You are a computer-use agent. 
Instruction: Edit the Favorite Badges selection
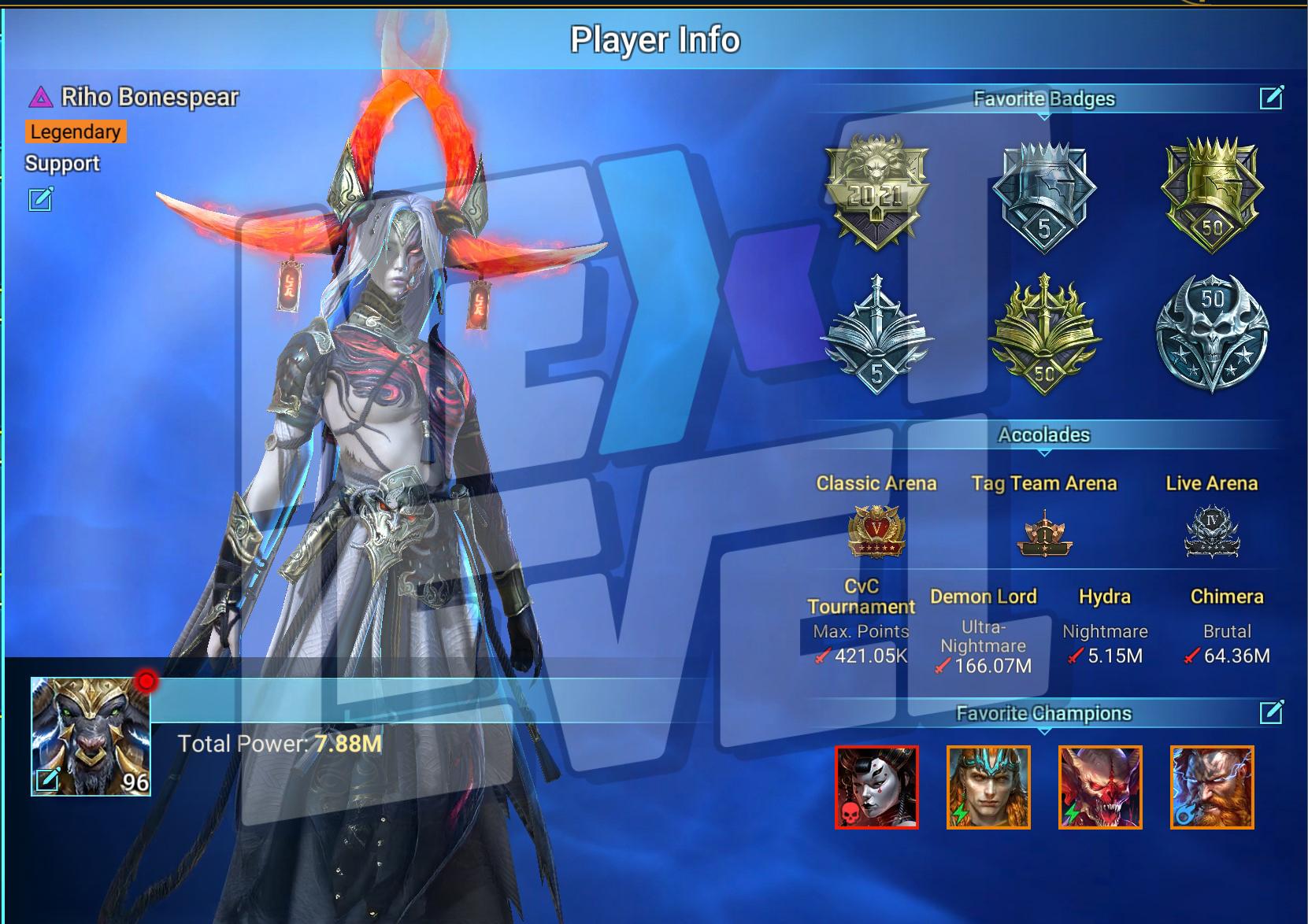[1271, 98]
